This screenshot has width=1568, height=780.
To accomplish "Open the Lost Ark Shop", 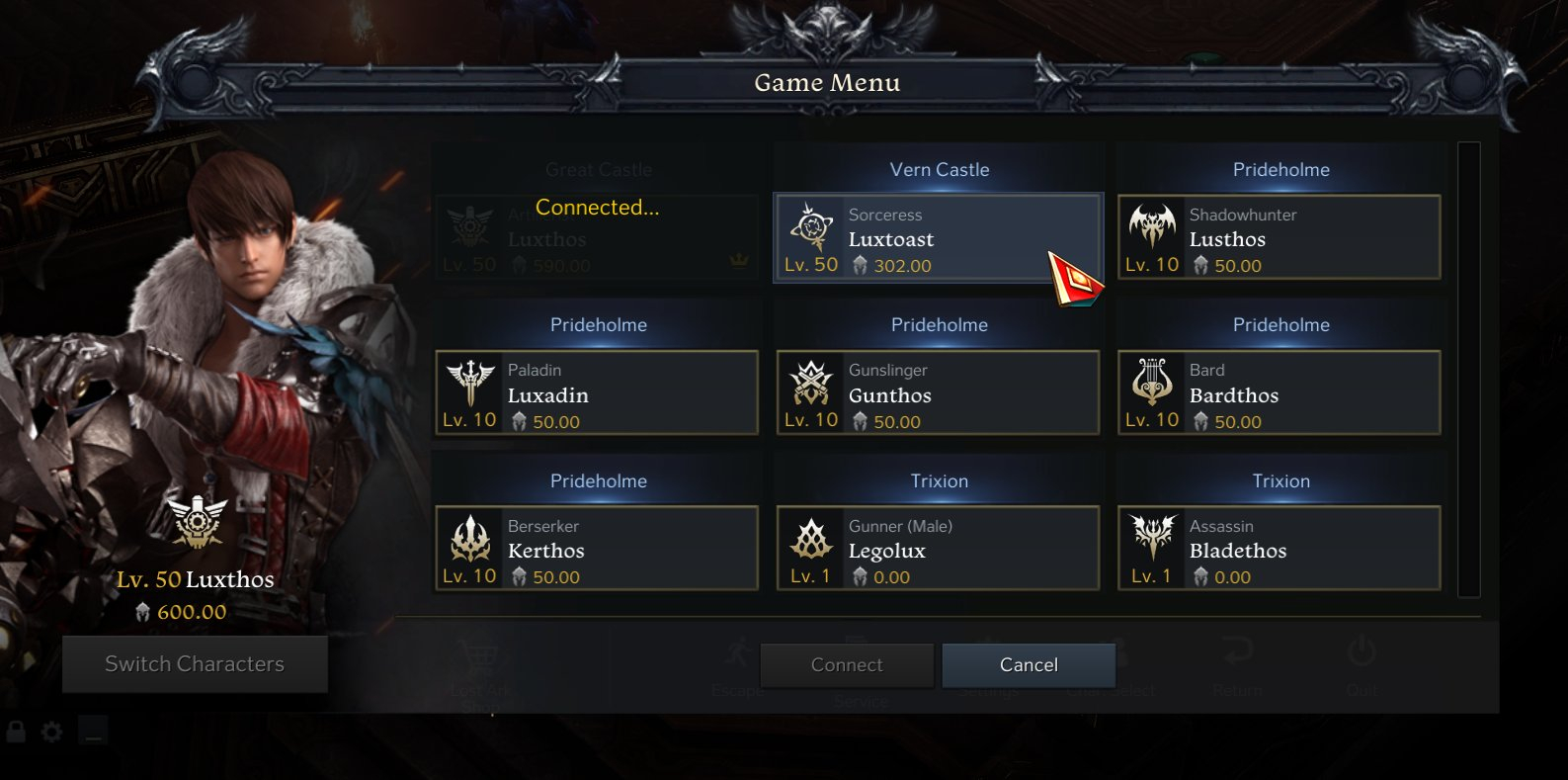I will point(480,664).
